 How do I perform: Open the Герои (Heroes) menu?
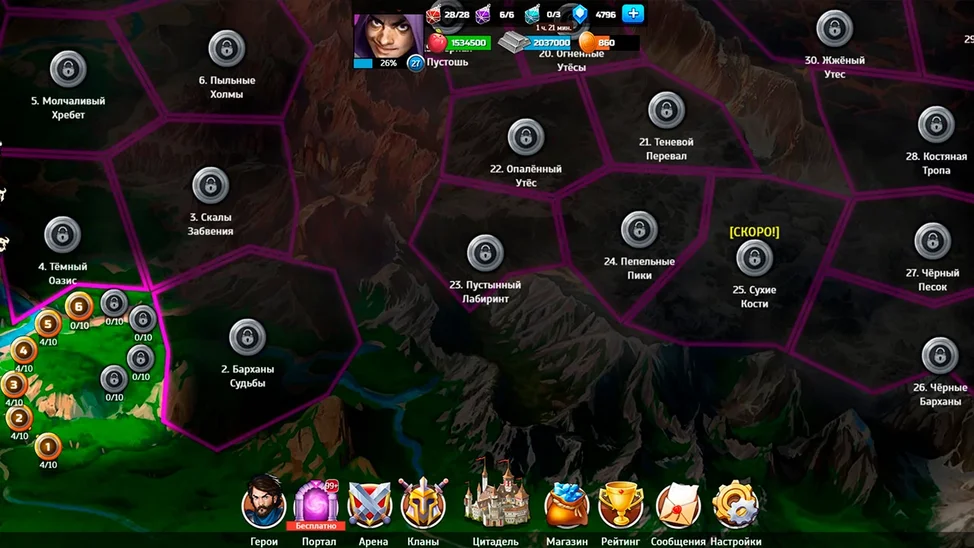click(x=264, y=505)
